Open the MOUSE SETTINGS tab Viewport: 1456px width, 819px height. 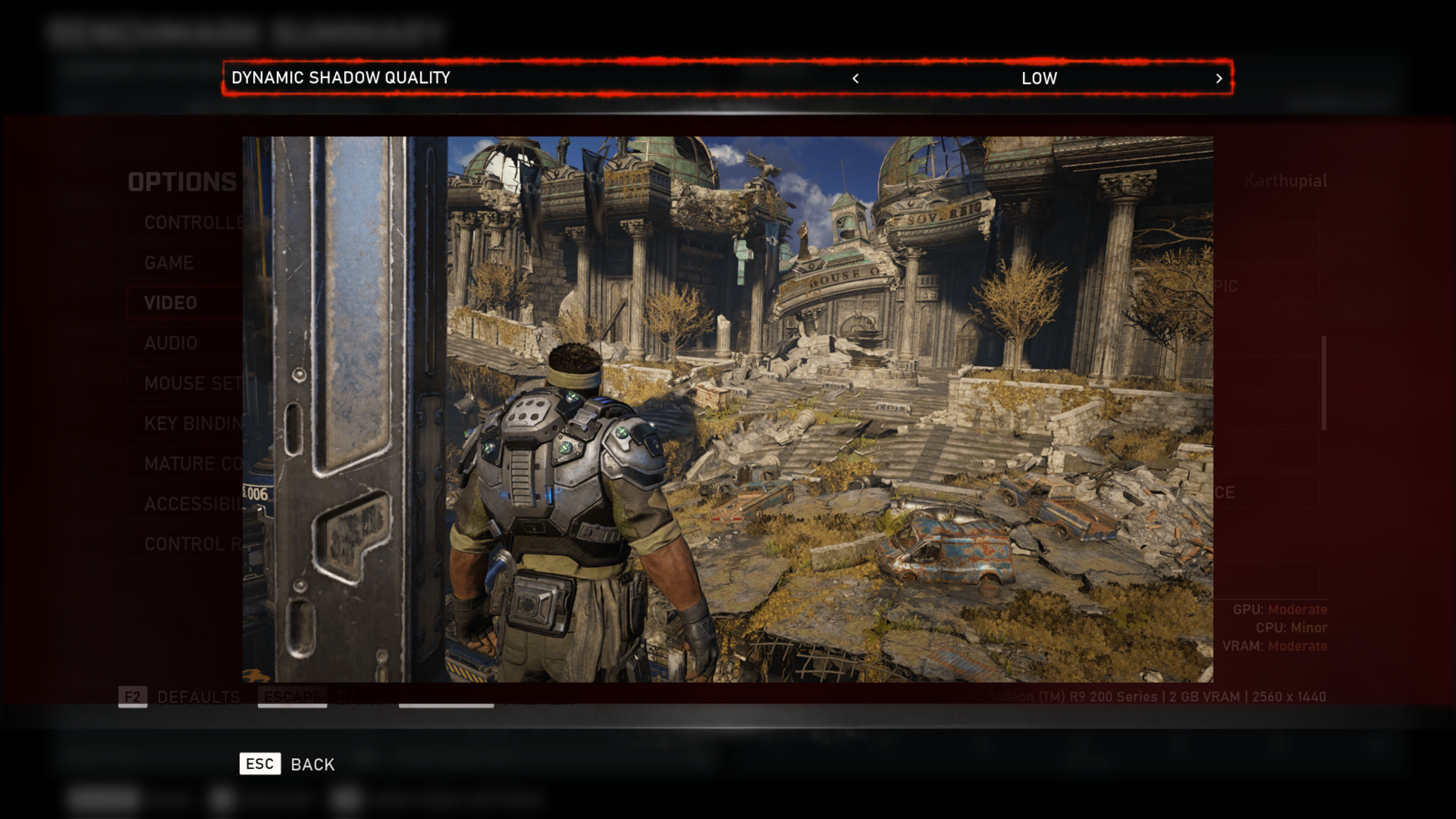click(x=188, y=383)
